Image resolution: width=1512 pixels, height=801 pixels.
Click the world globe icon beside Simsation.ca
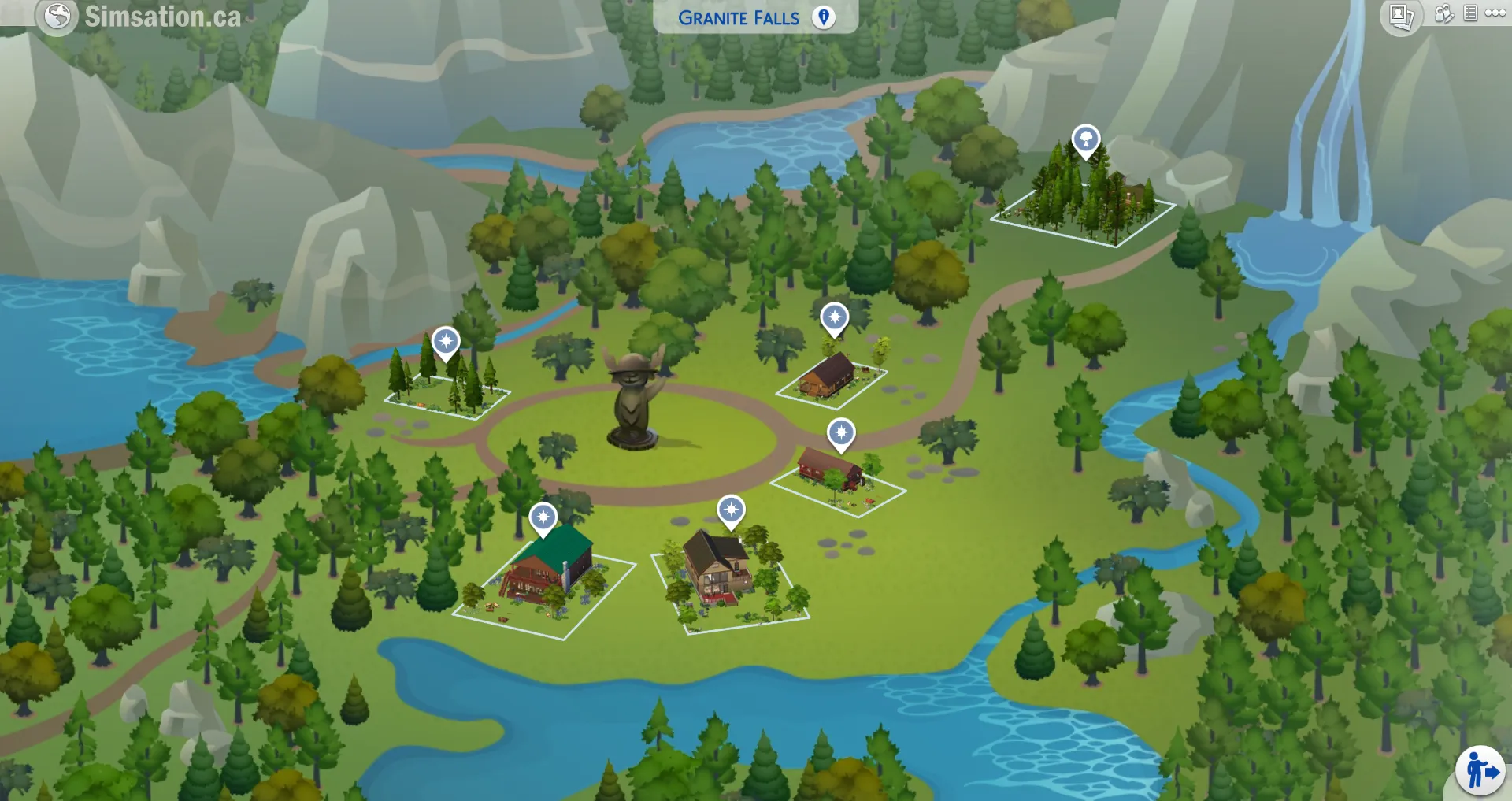tap(57, 13)
